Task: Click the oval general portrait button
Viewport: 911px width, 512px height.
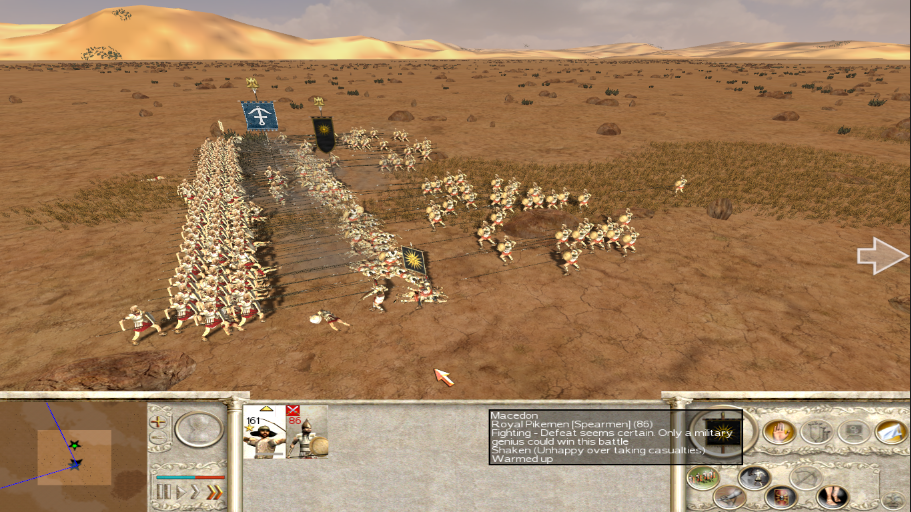Action: 199,428
